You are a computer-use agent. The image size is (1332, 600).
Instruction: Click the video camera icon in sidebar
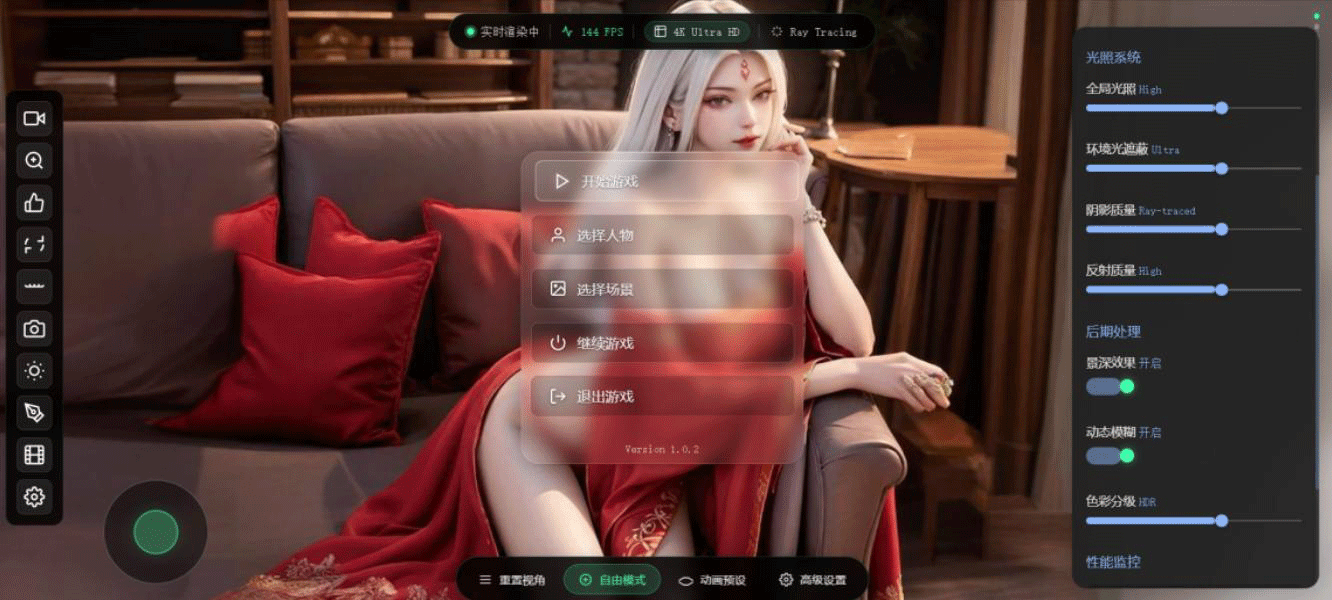[x=34, y=119]
